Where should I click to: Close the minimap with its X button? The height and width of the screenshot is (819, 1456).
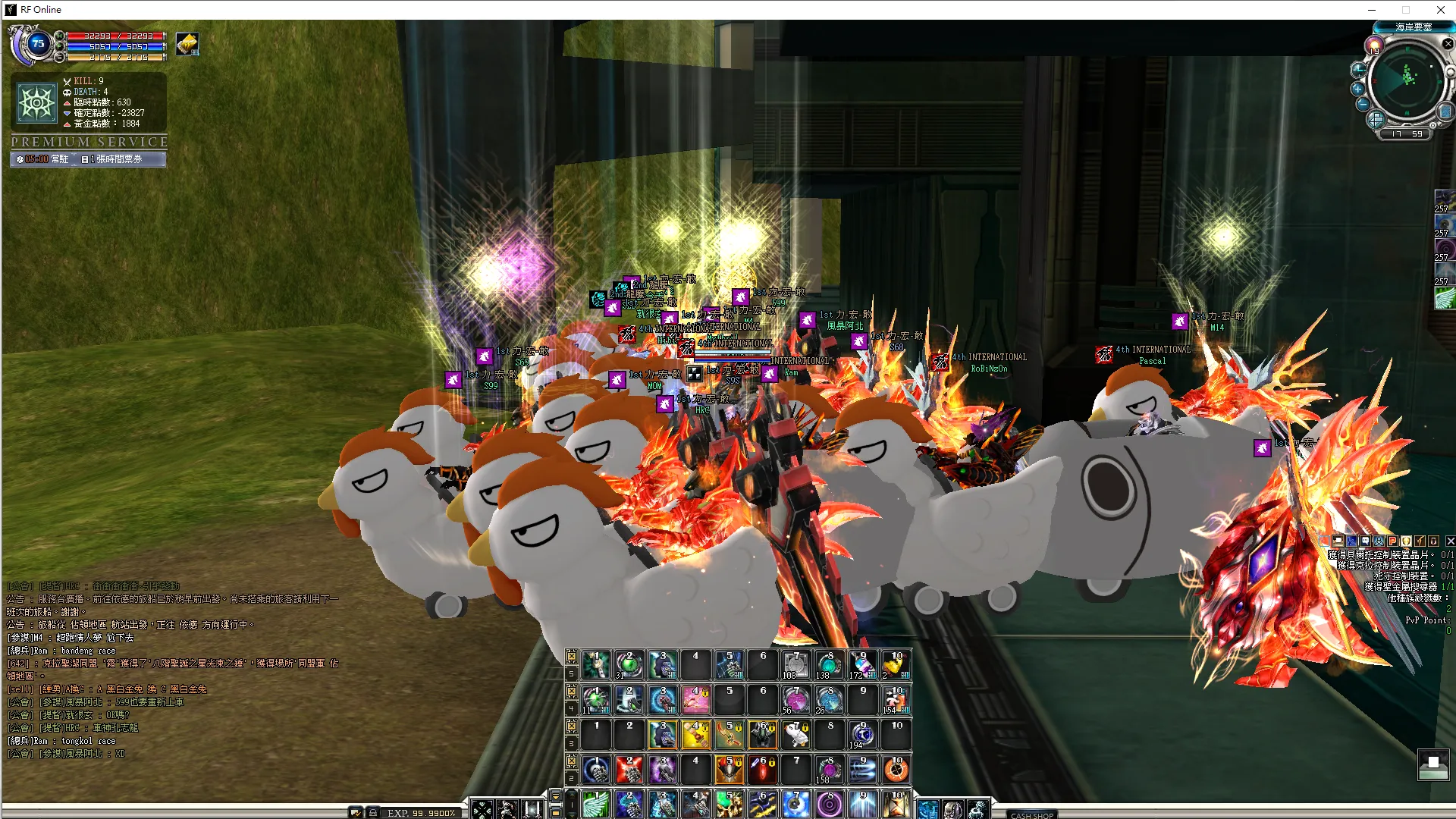[x=1448, y=44]
